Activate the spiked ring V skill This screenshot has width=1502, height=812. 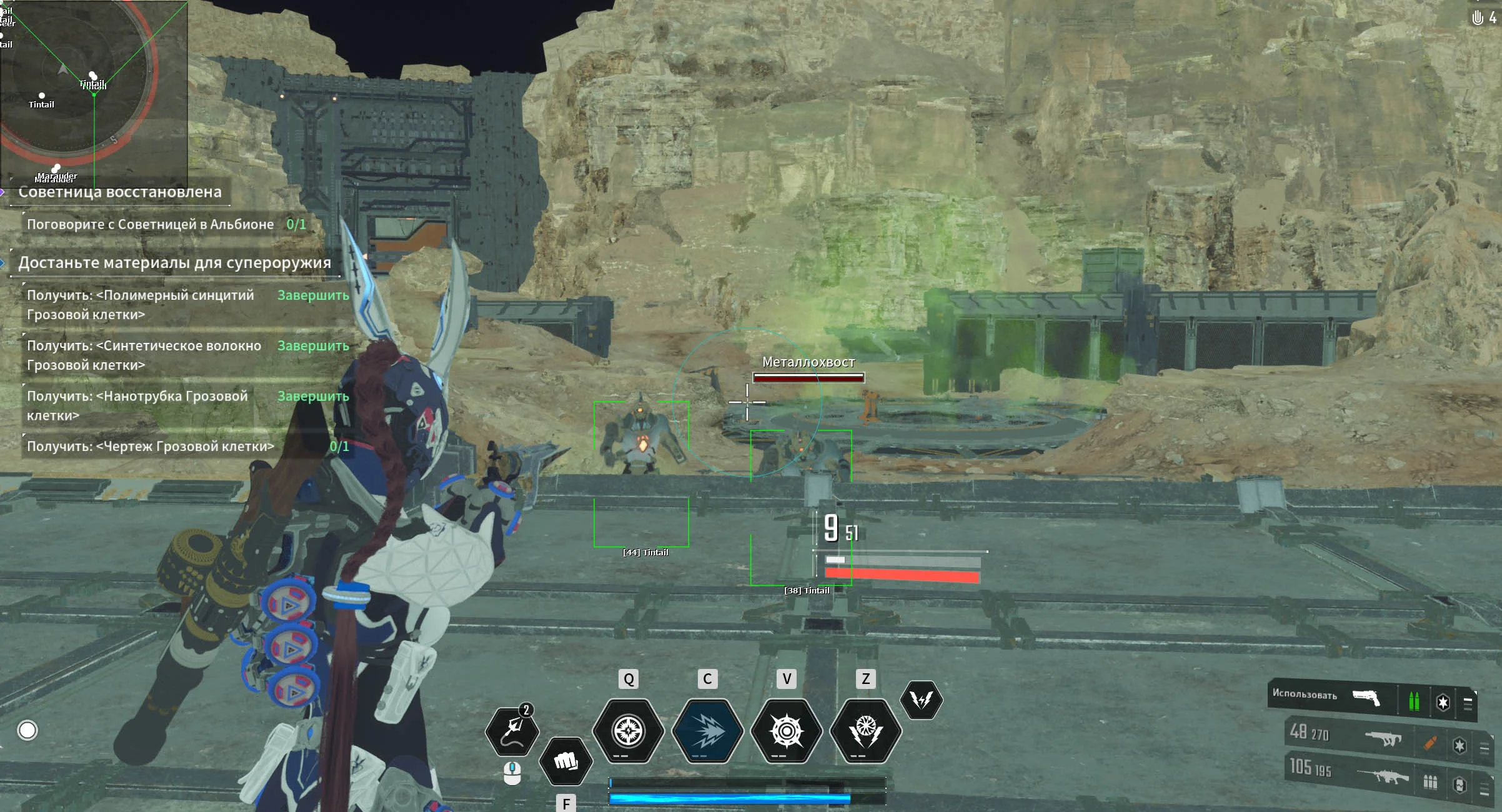787,731
